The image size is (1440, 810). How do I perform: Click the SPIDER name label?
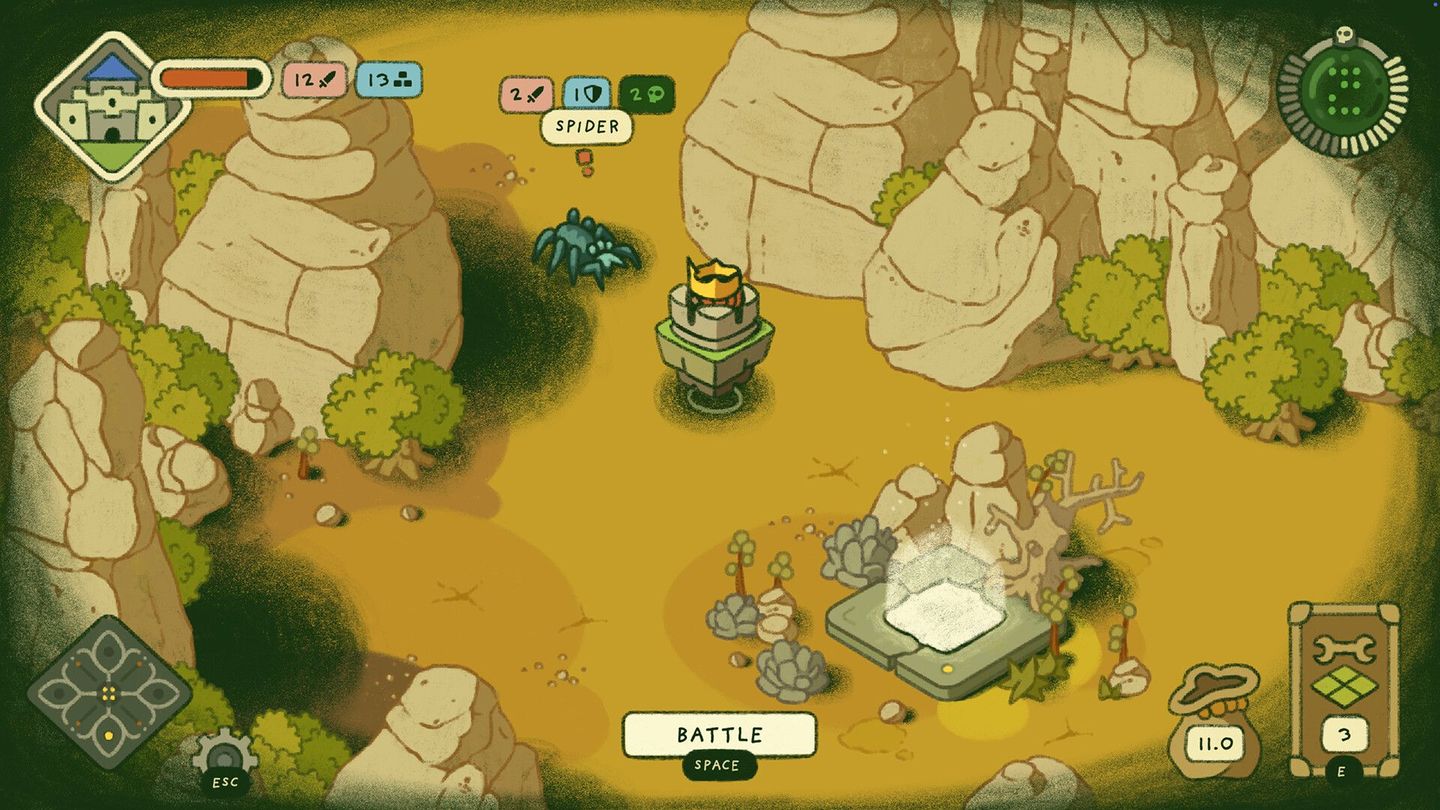click(x=588, y=128)
